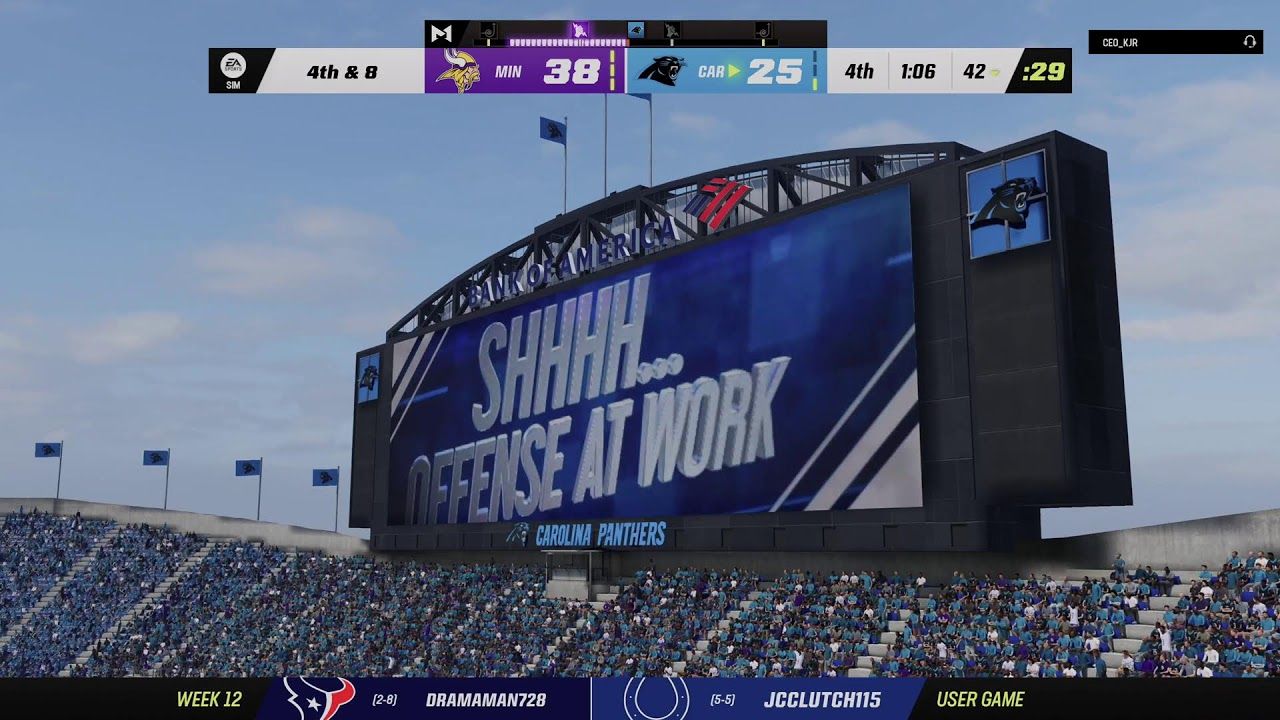Click the Colts horseshoe logo in the ticker
The height and width of the screenshot is (720, 1280).
click(656, 699)
